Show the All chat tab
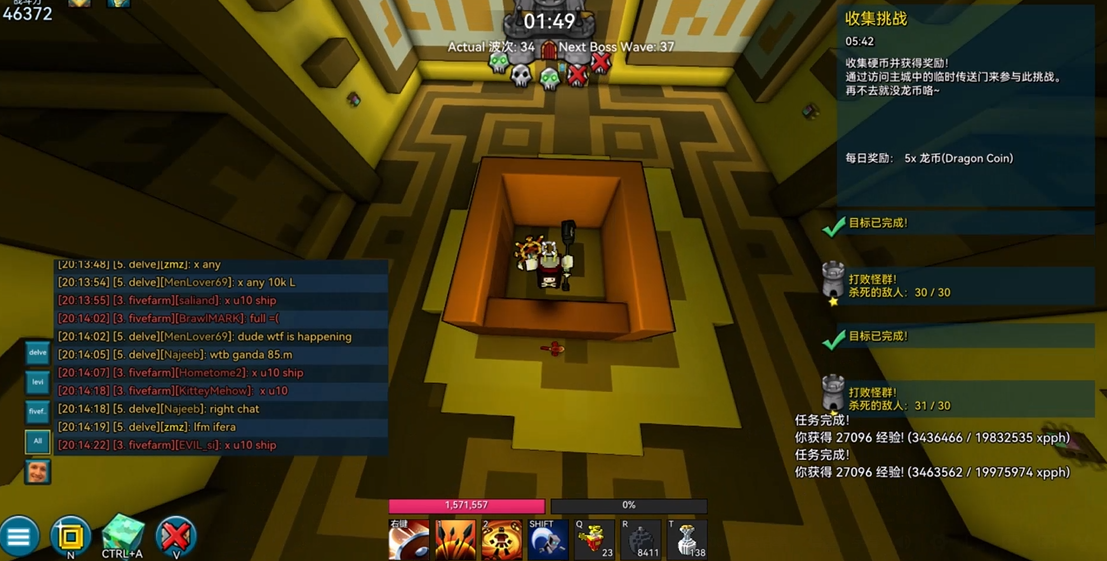Viewport: 1107px width, 561px height. coord(37,440)
